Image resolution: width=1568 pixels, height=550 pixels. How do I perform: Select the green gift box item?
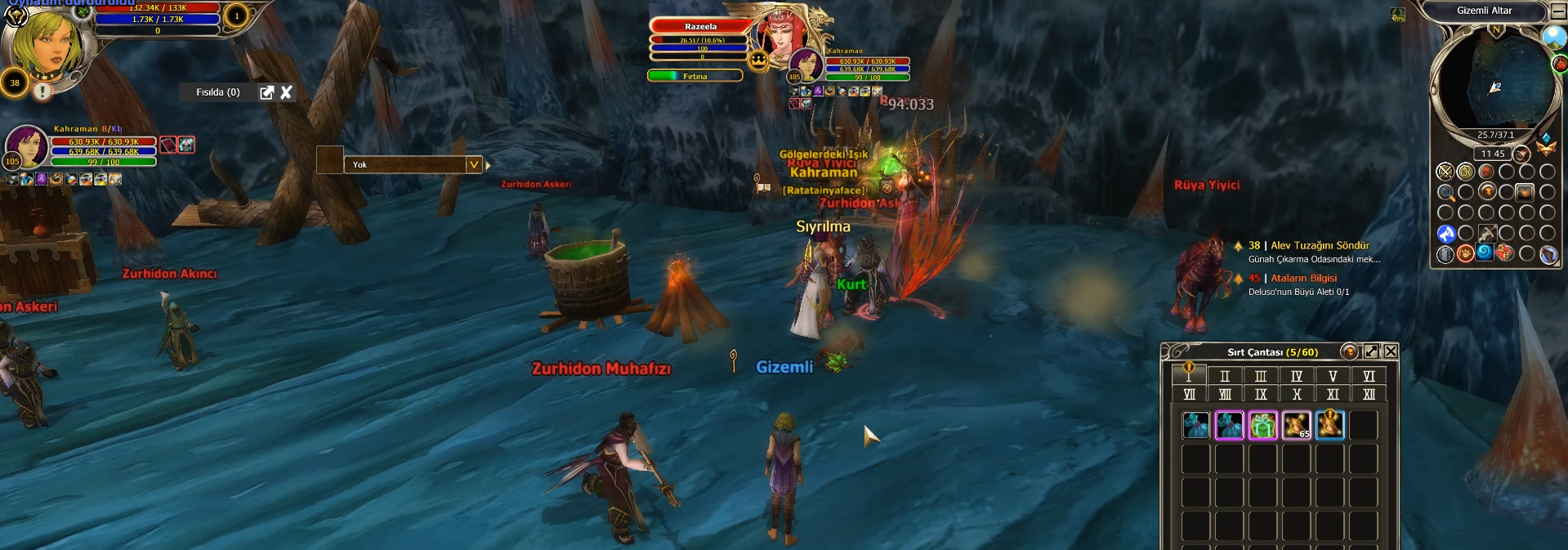pos(1262,426)
